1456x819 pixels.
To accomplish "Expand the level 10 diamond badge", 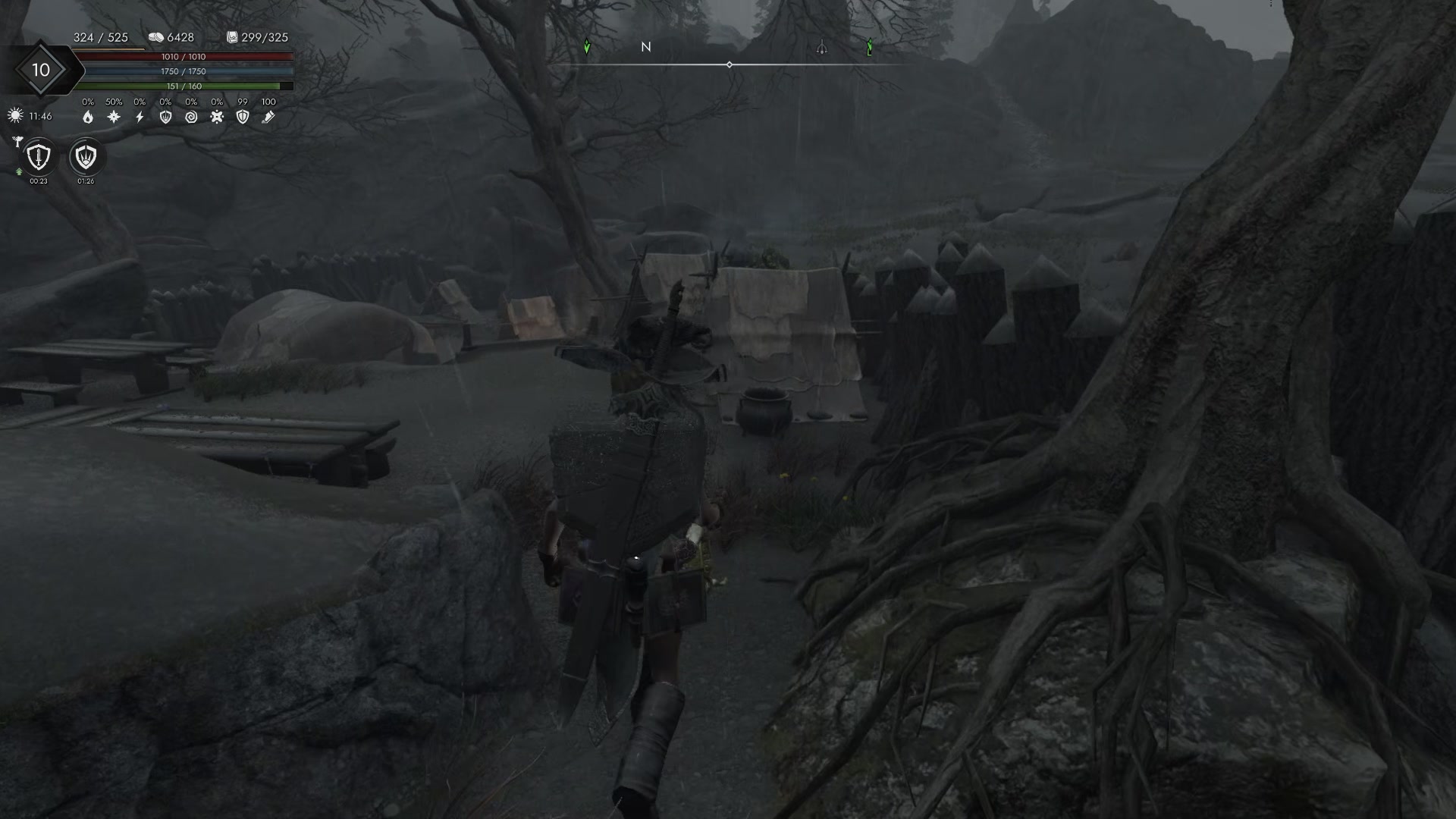I will coord(40,70).
